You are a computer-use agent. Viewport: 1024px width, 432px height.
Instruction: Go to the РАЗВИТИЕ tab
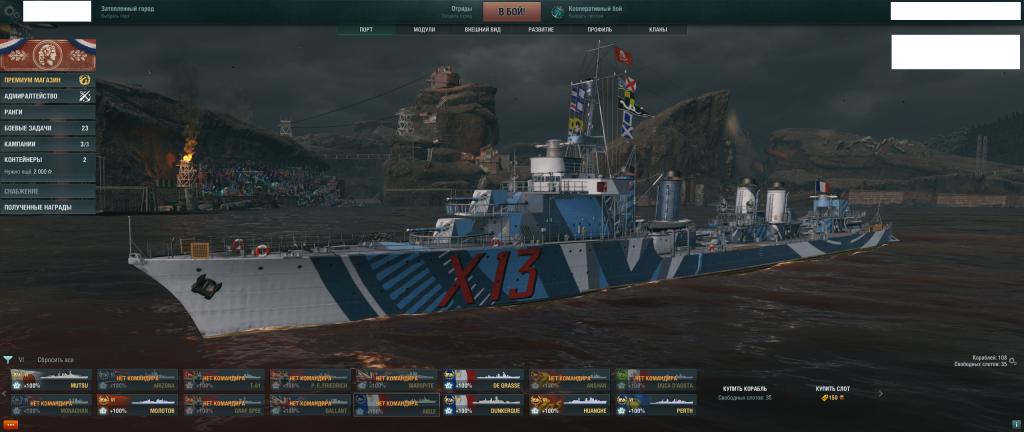pyautogui.click(x=541, y=30)
